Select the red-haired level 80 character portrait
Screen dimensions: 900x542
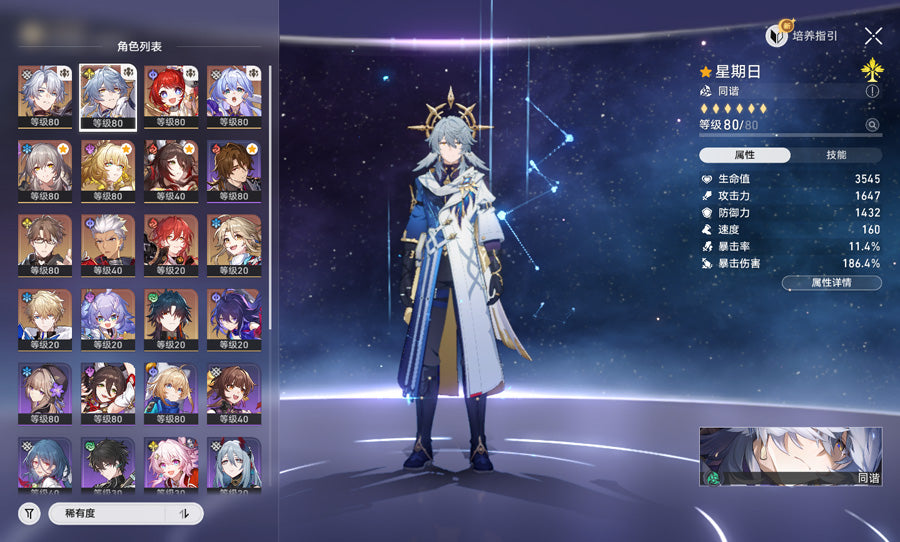click(170, 96)
